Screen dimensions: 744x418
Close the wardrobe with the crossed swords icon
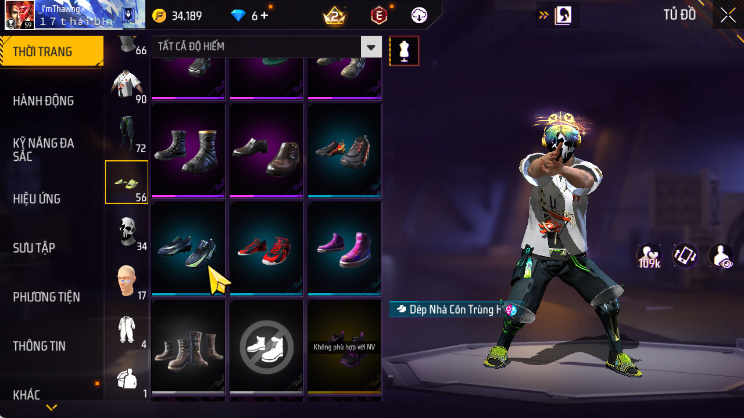click(x=727, y=15)
